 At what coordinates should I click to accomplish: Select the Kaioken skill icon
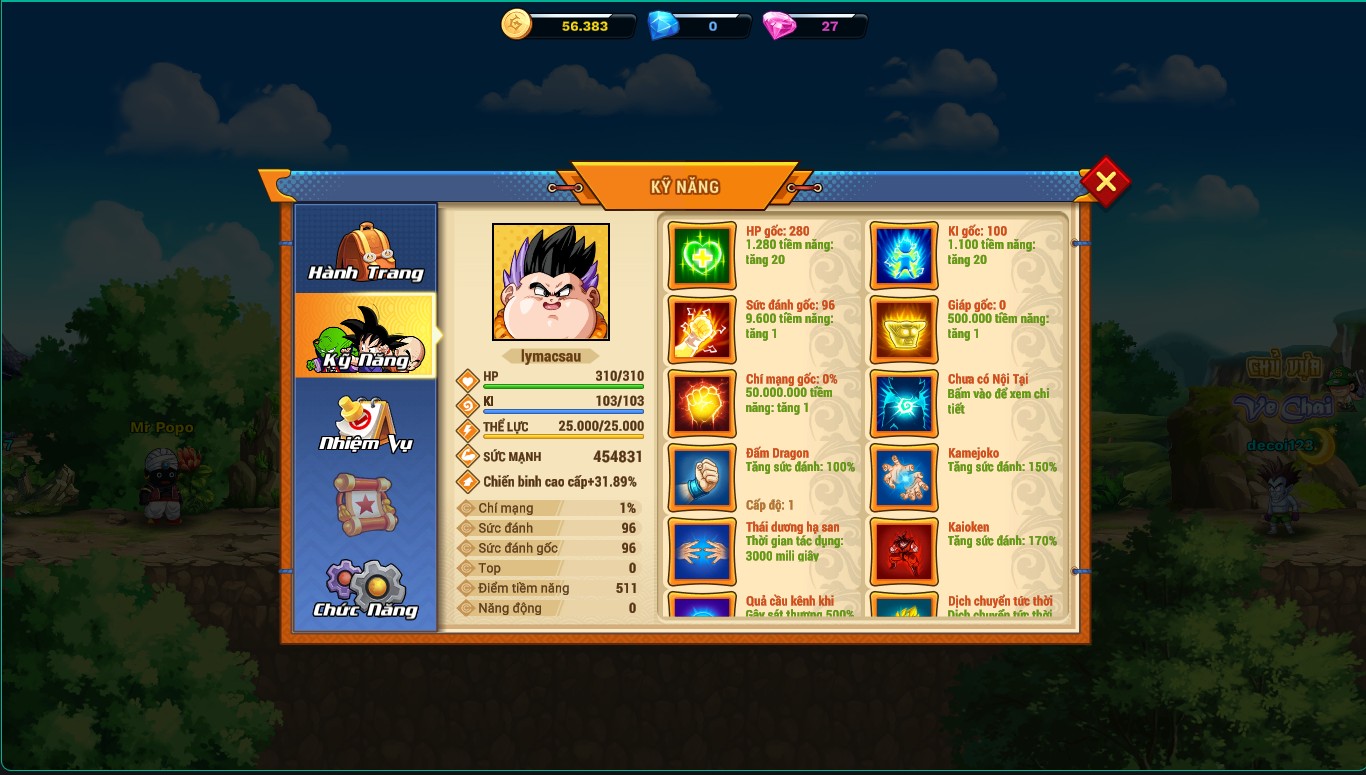[x=904, y=552]
